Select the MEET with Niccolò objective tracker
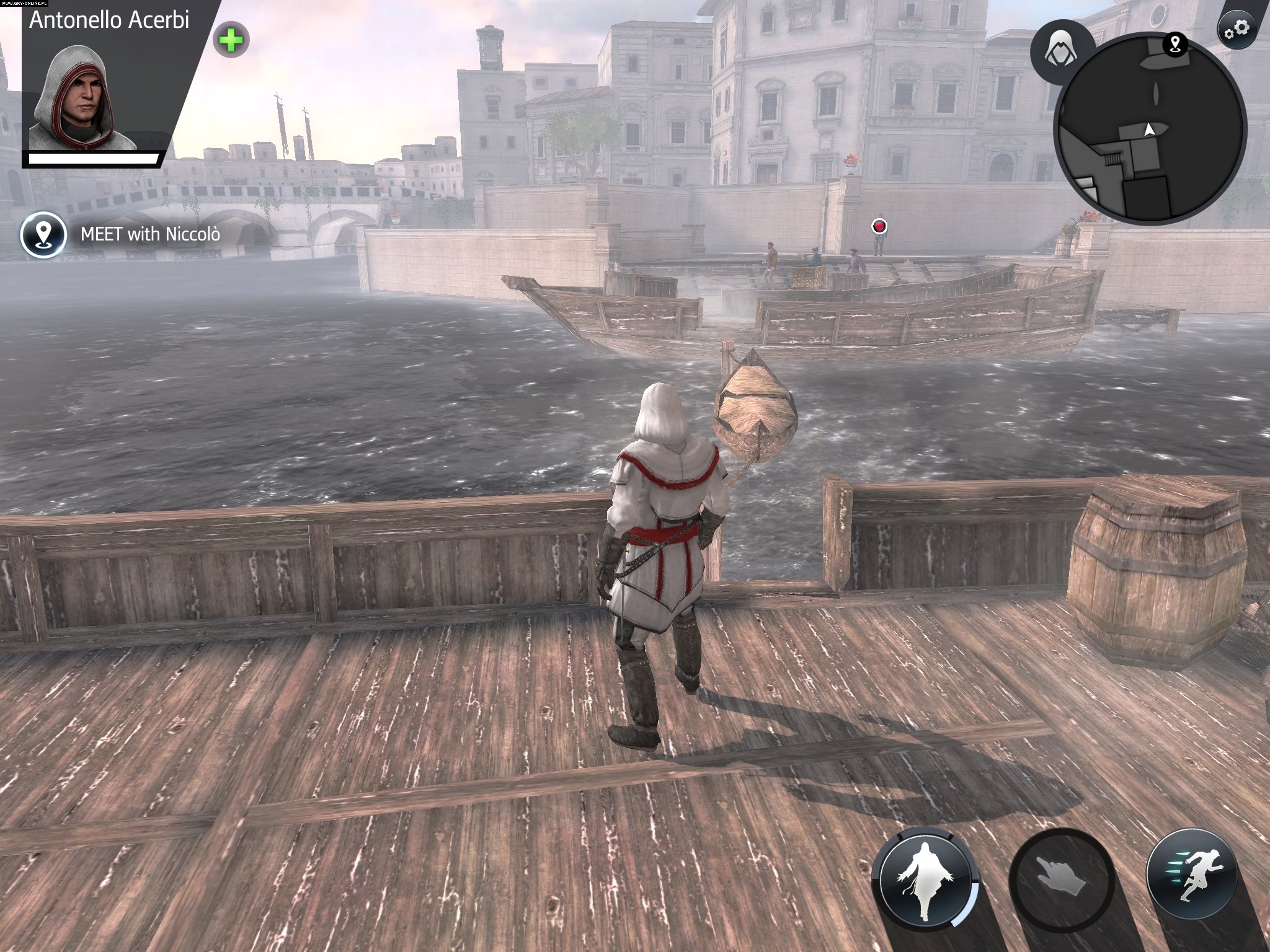The height and width of the screenshot is (952, 1270). pyautogui.click(x=150, y=234)
